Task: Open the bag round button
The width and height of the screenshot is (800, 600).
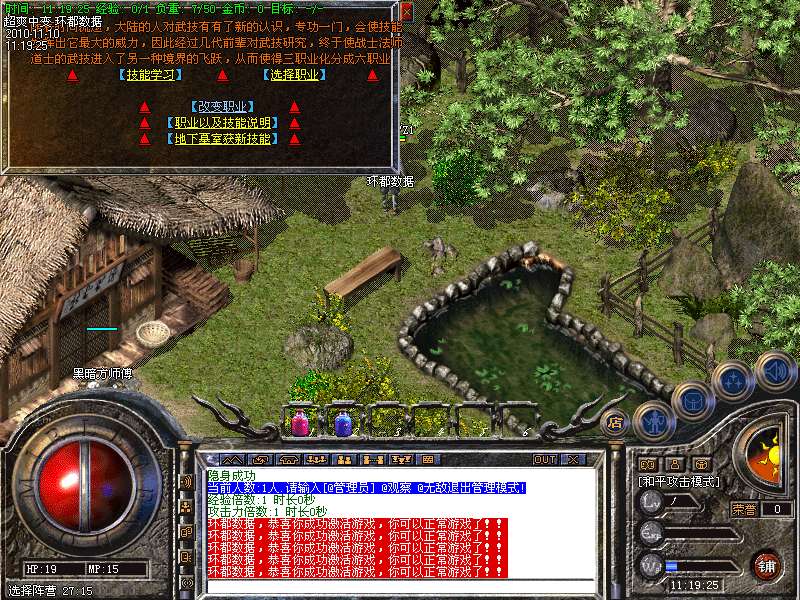Action: pos(693,401)
